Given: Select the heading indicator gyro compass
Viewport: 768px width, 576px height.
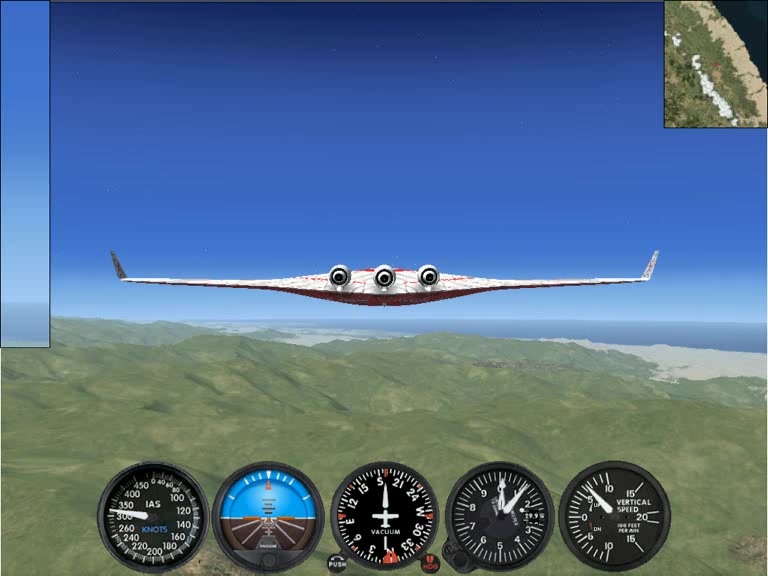Looking at the screenshot, I should pyautogui.click(x=384, y=516).
